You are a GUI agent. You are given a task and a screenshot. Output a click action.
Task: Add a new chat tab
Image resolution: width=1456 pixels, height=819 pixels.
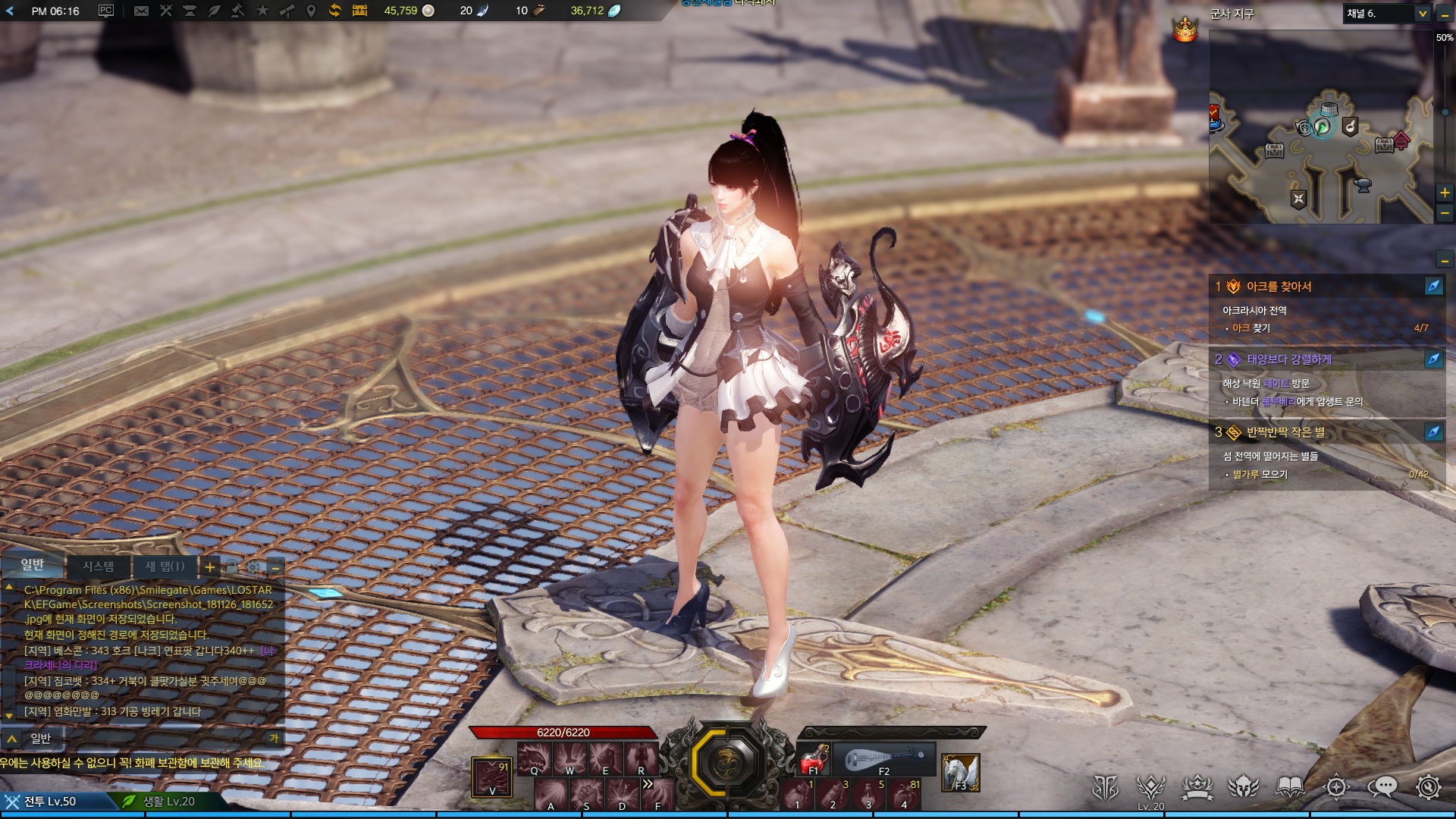[x=210, y=567]
